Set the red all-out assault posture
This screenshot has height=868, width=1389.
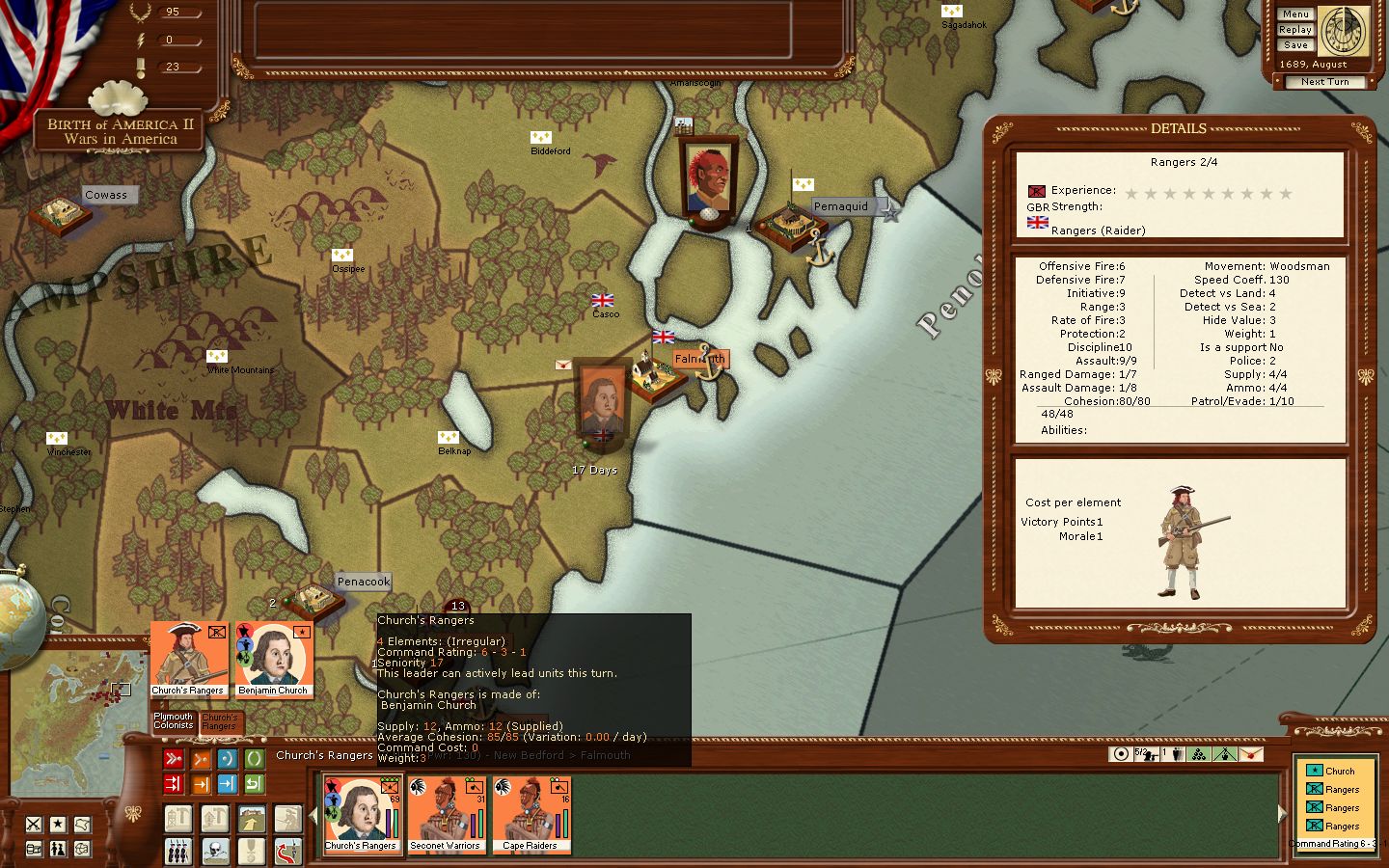coord(174,759)
